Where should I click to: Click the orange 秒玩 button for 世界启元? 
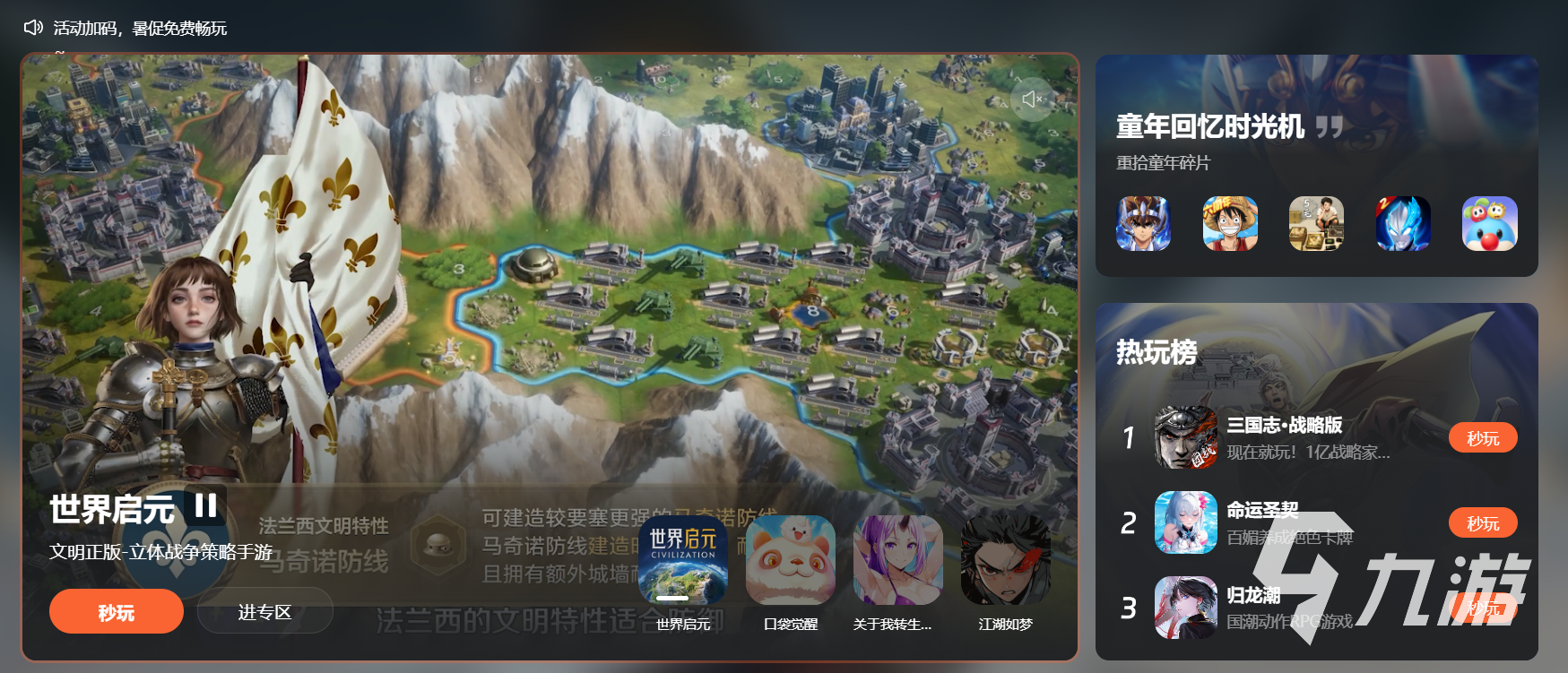tap(116, 611)
